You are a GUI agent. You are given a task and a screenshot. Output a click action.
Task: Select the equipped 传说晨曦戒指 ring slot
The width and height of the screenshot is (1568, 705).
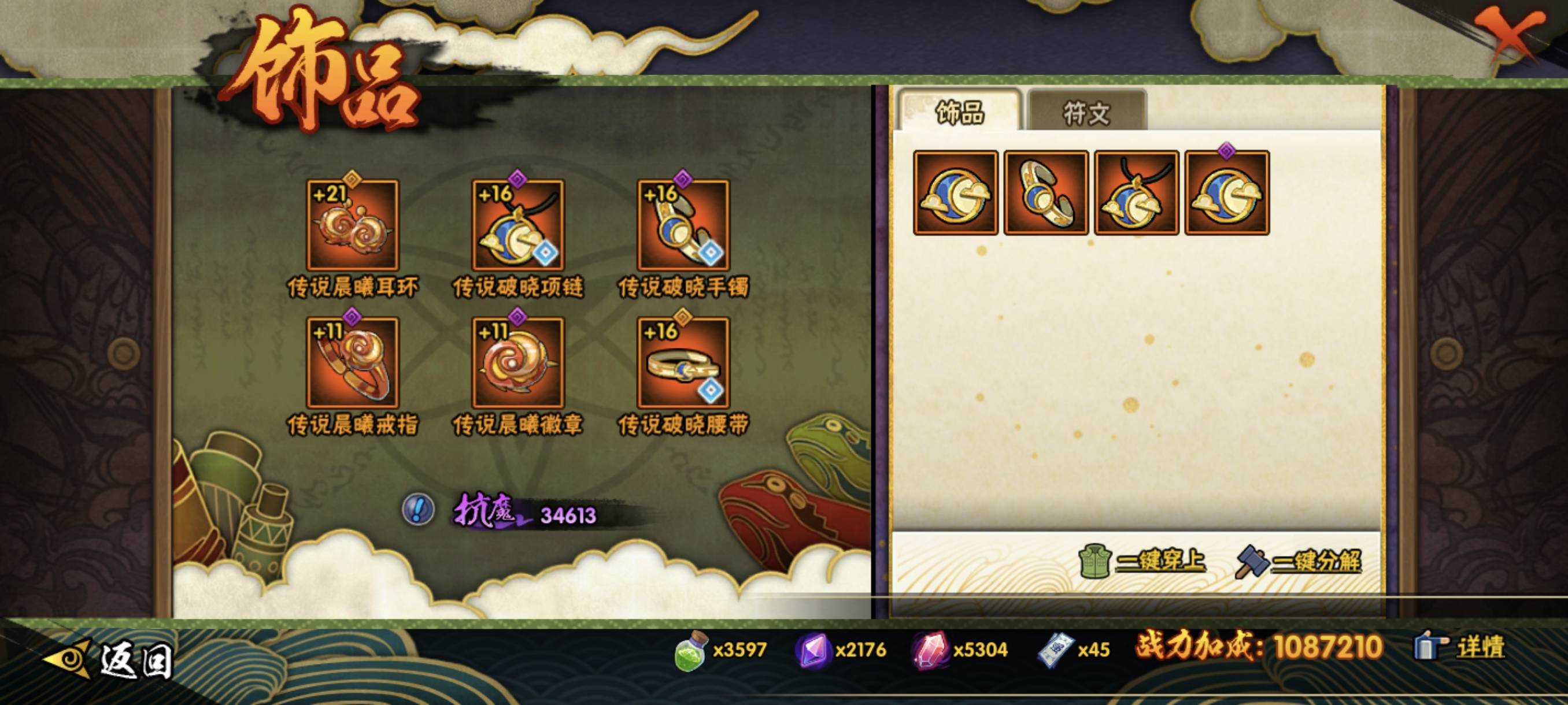coord(353,363)
